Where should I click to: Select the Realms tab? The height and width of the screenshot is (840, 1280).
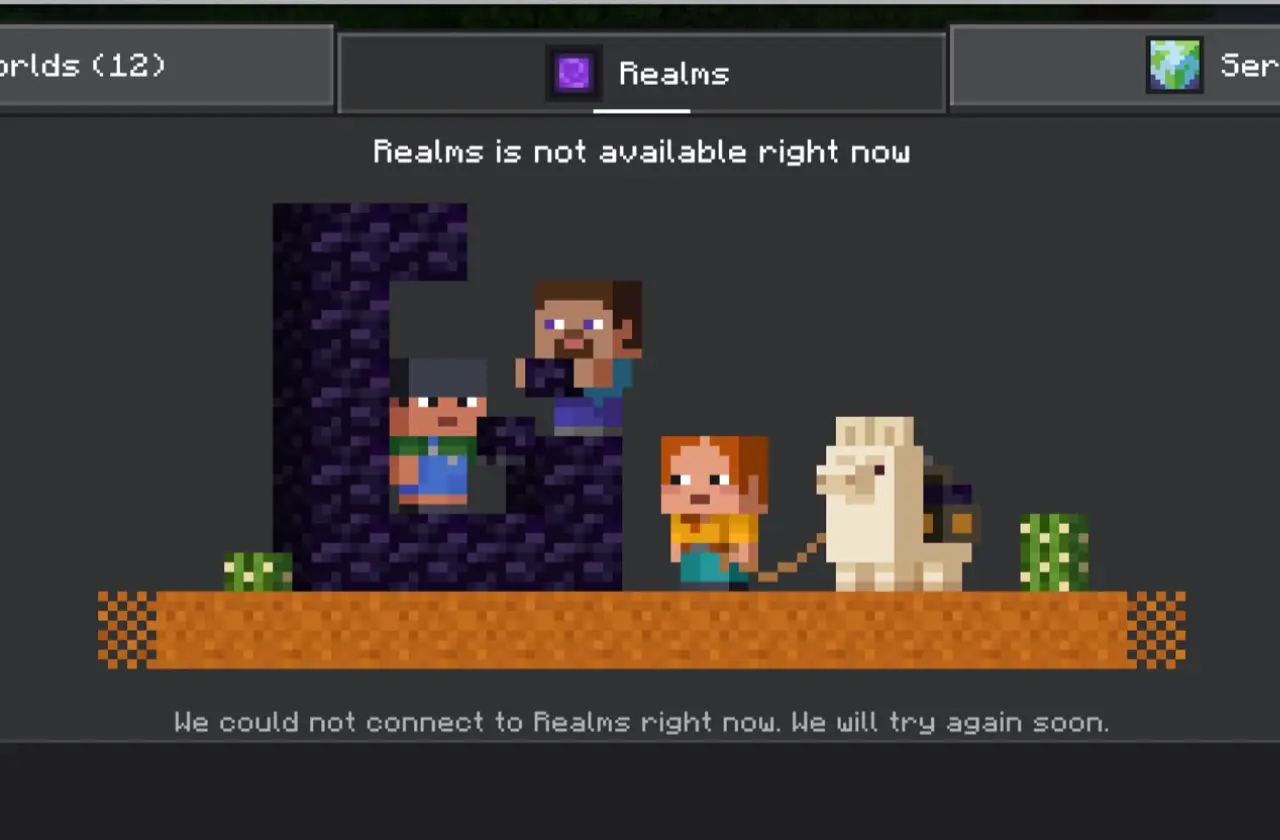[x=642, y=73]
